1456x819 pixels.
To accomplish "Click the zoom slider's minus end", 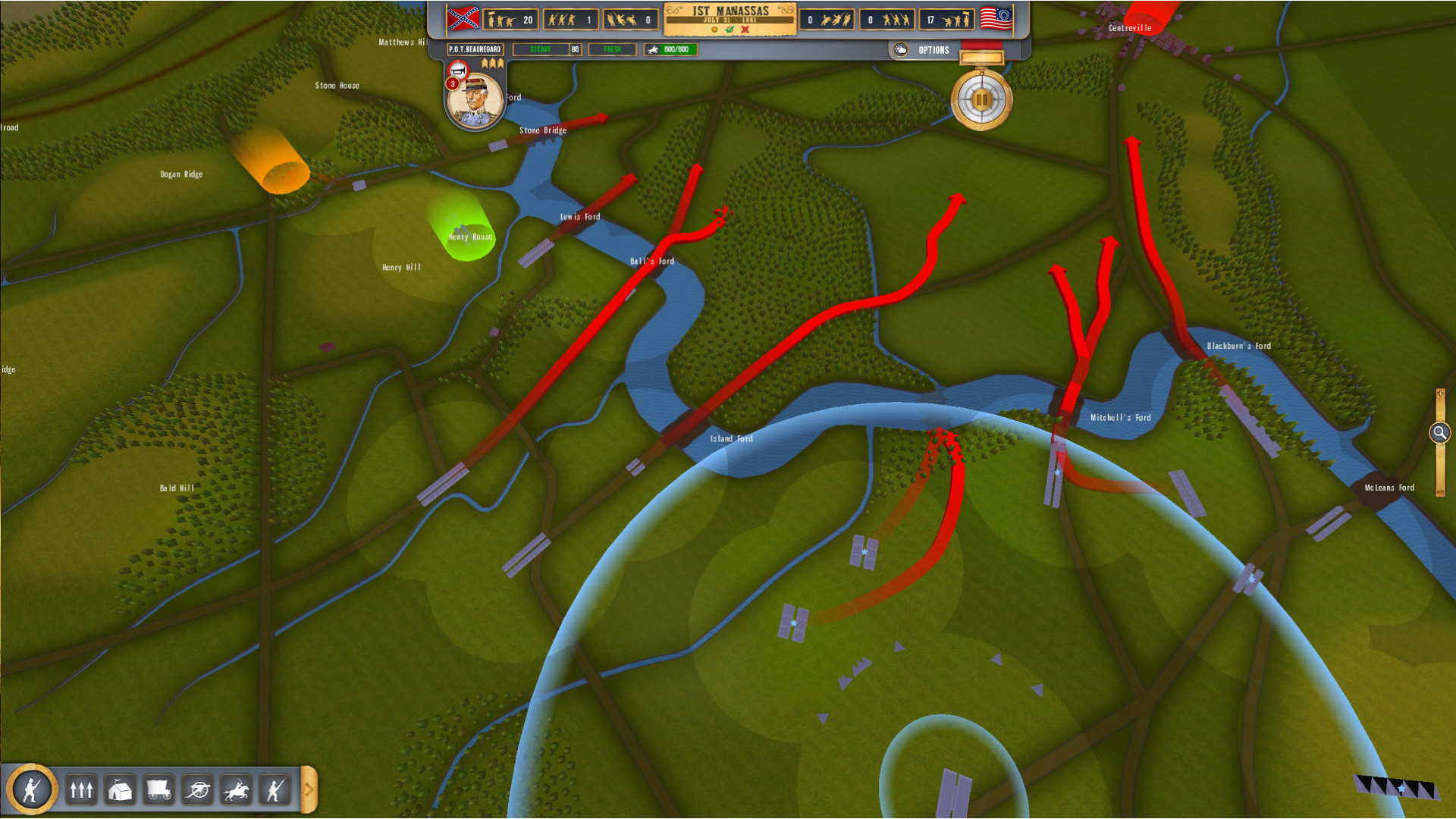I will (x=1440, y=492).
